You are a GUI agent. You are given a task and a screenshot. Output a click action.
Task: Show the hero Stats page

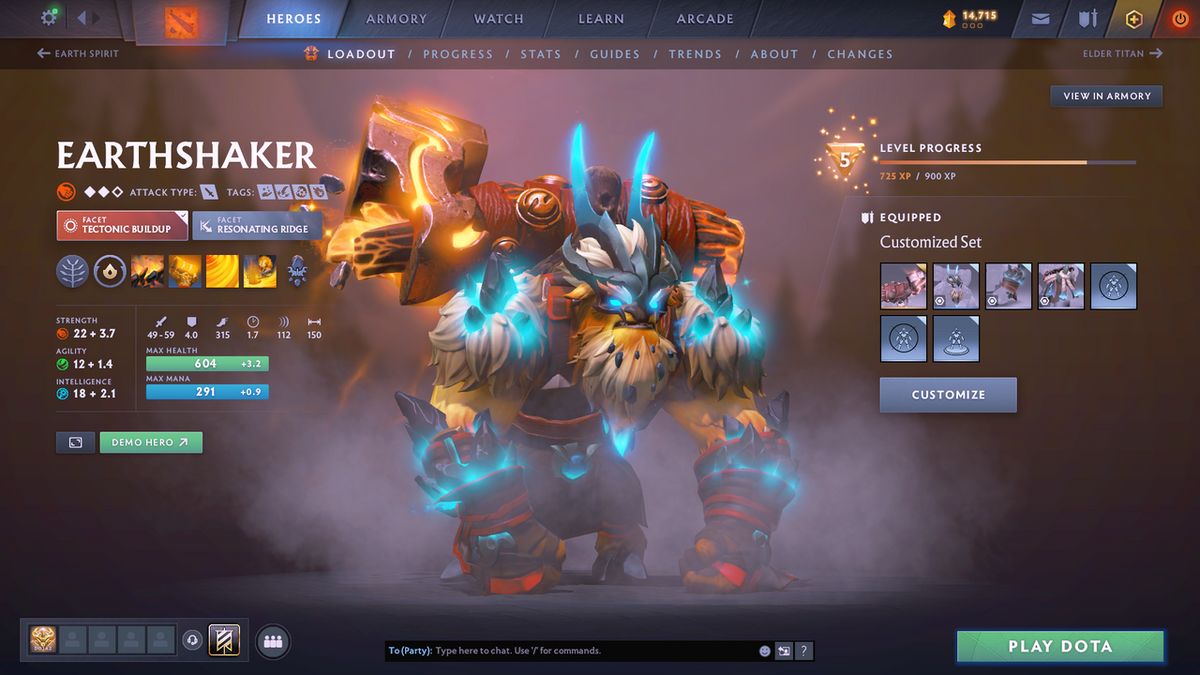tap(540, 54)
